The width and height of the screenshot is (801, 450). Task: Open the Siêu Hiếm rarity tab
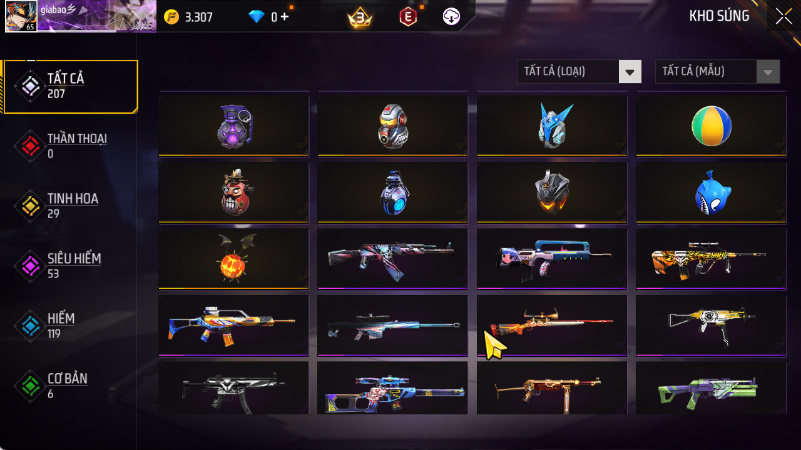click(70, 265)
